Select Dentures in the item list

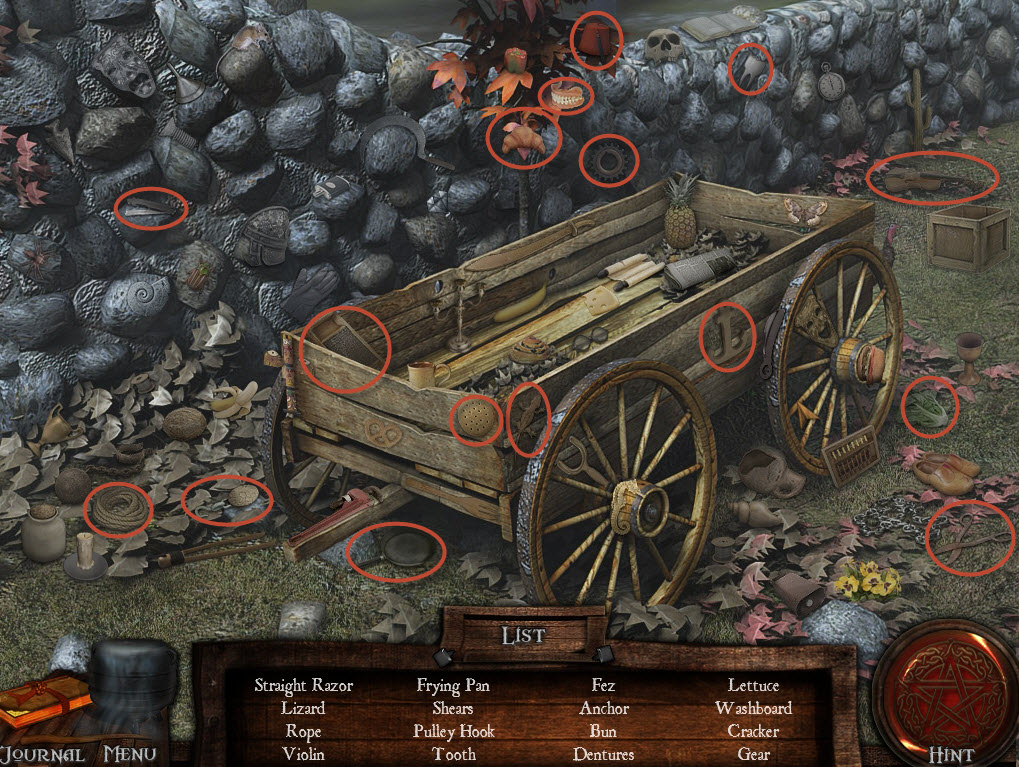click(603, 754)
